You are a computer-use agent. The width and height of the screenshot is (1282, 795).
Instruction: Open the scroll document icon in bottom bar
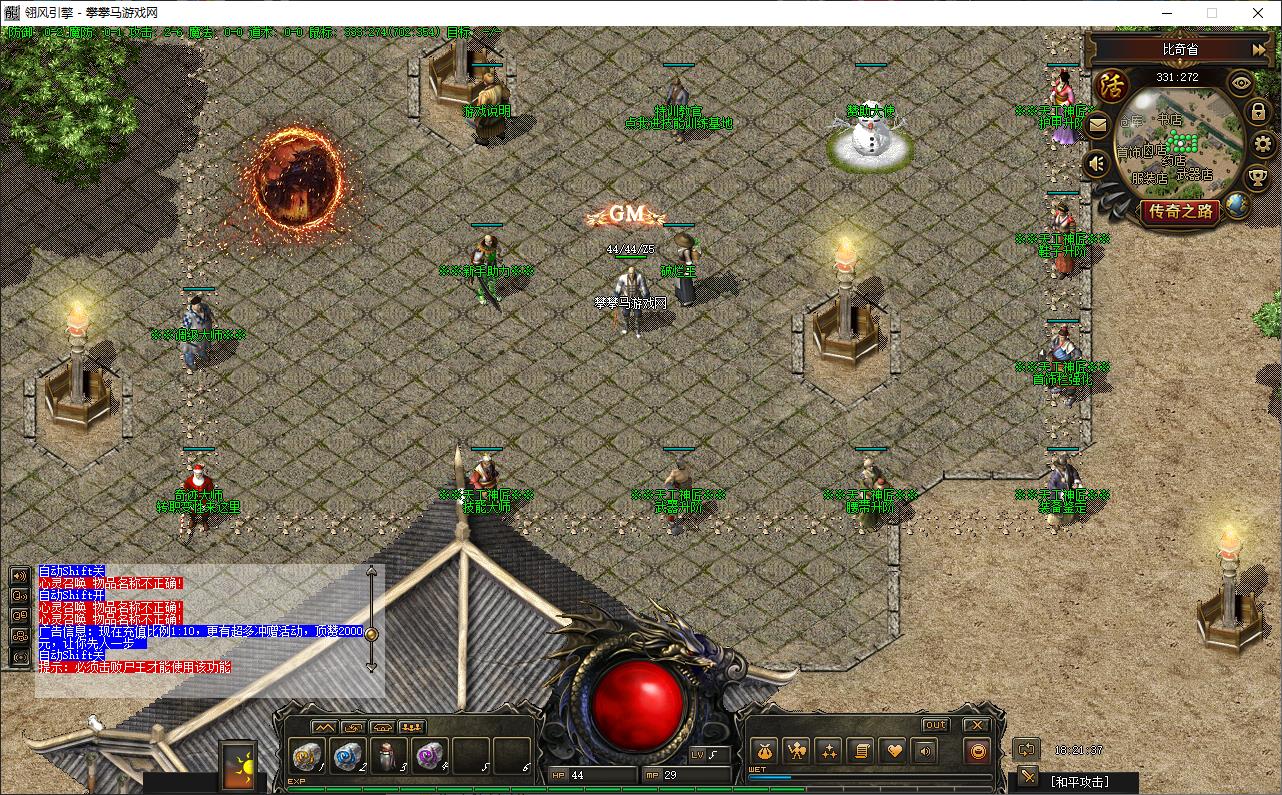860,751
